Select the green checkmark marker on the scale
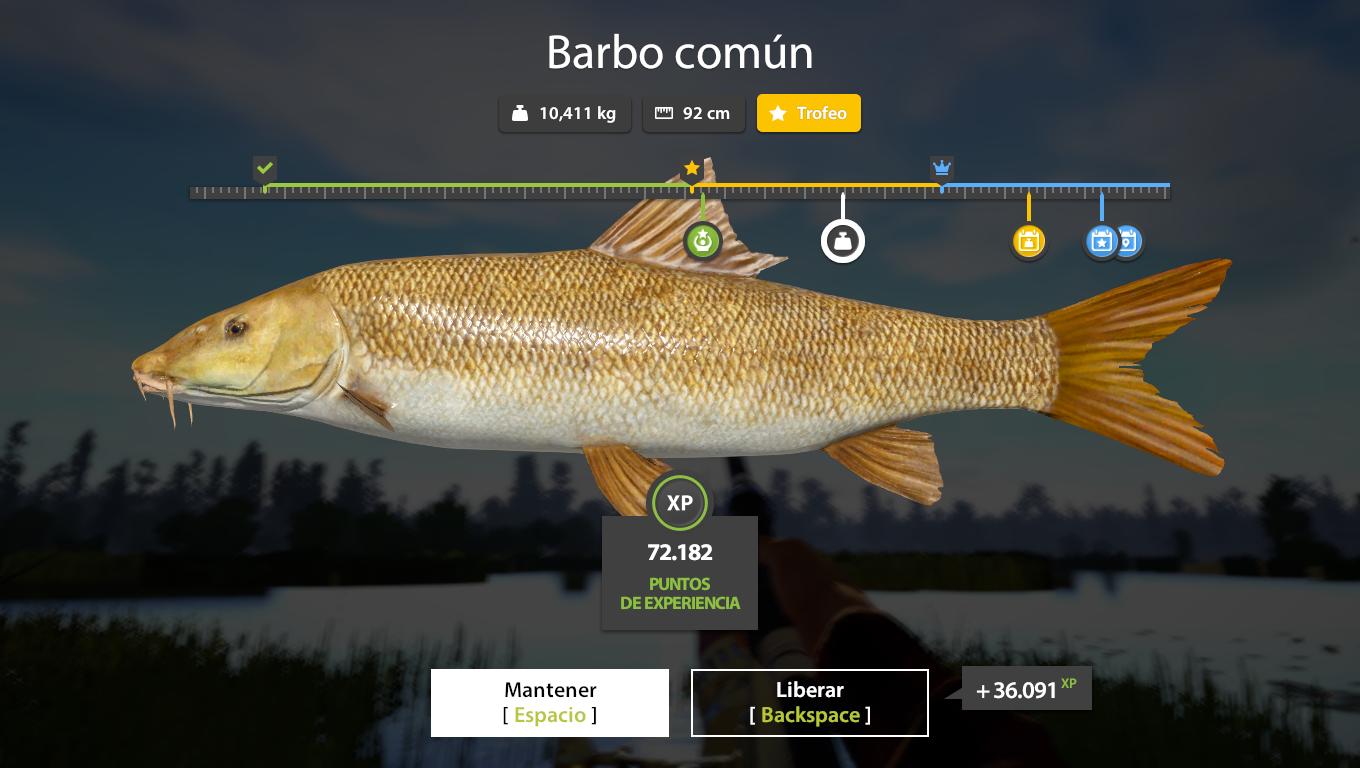 [x=264, y=168]
